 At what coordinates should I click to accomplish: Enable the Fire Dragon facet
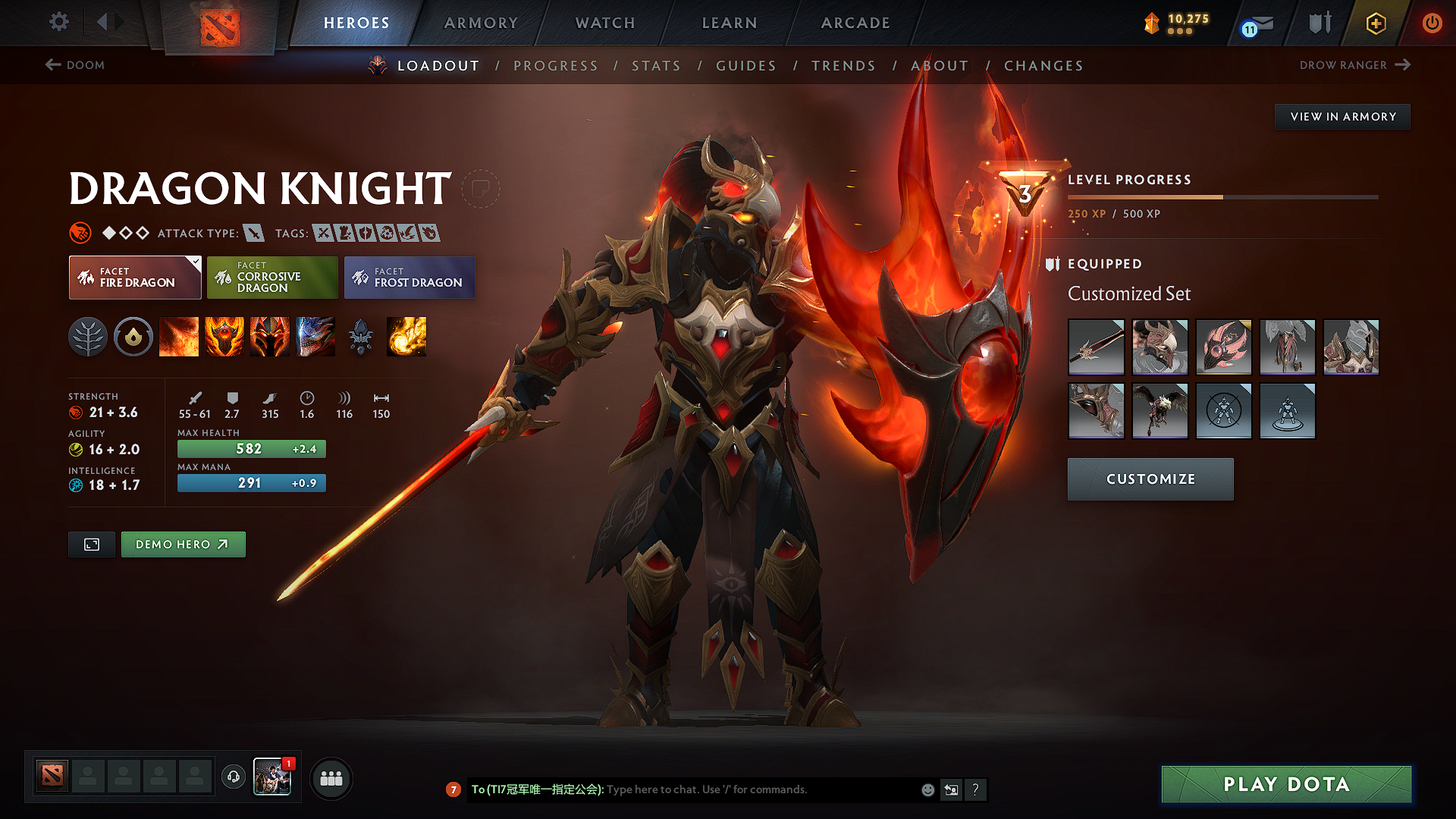(x=134, y=277)
